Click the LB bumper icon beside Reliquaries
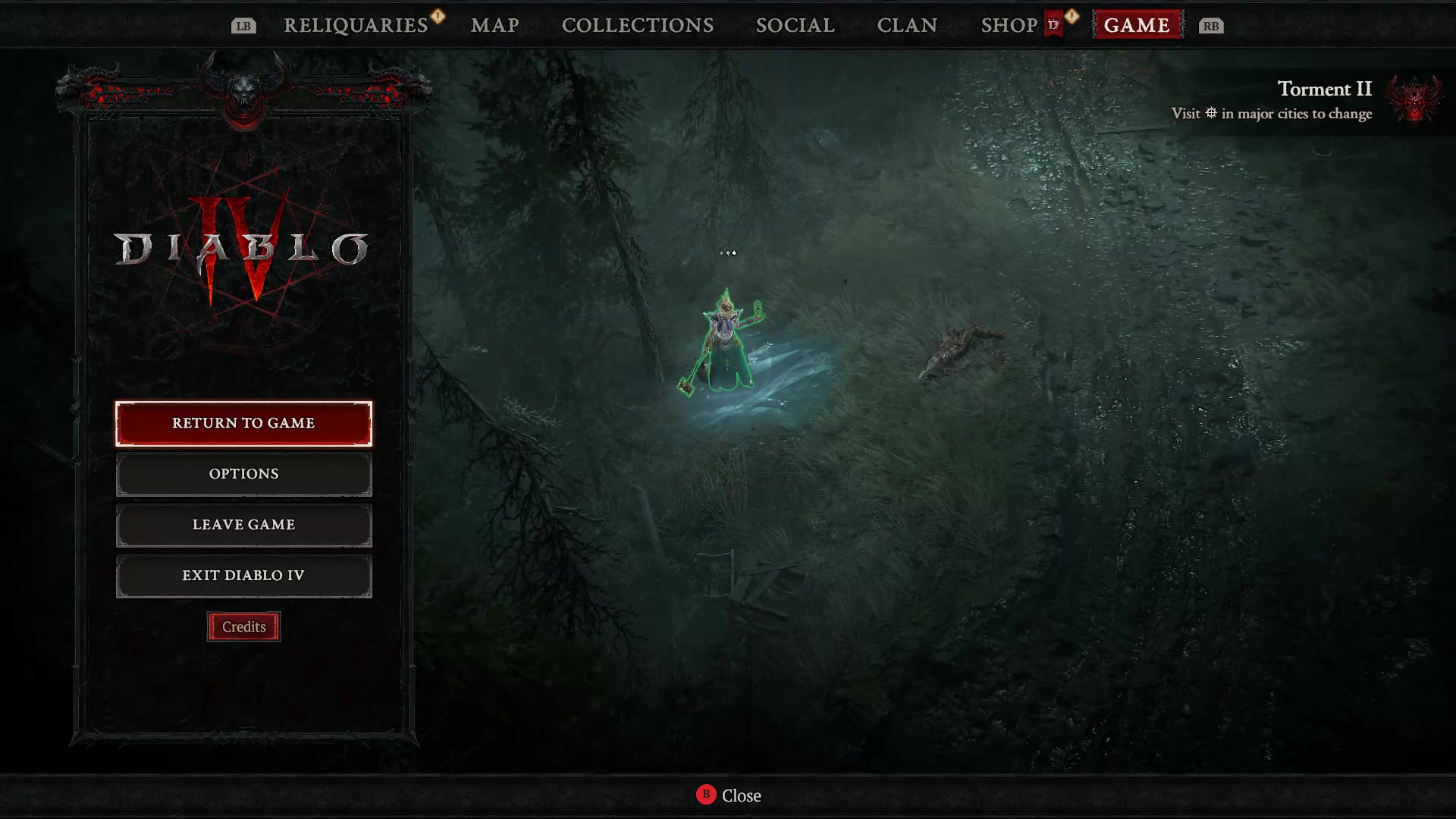This screenshot has width=1456, height=819. tap(243, 25)
